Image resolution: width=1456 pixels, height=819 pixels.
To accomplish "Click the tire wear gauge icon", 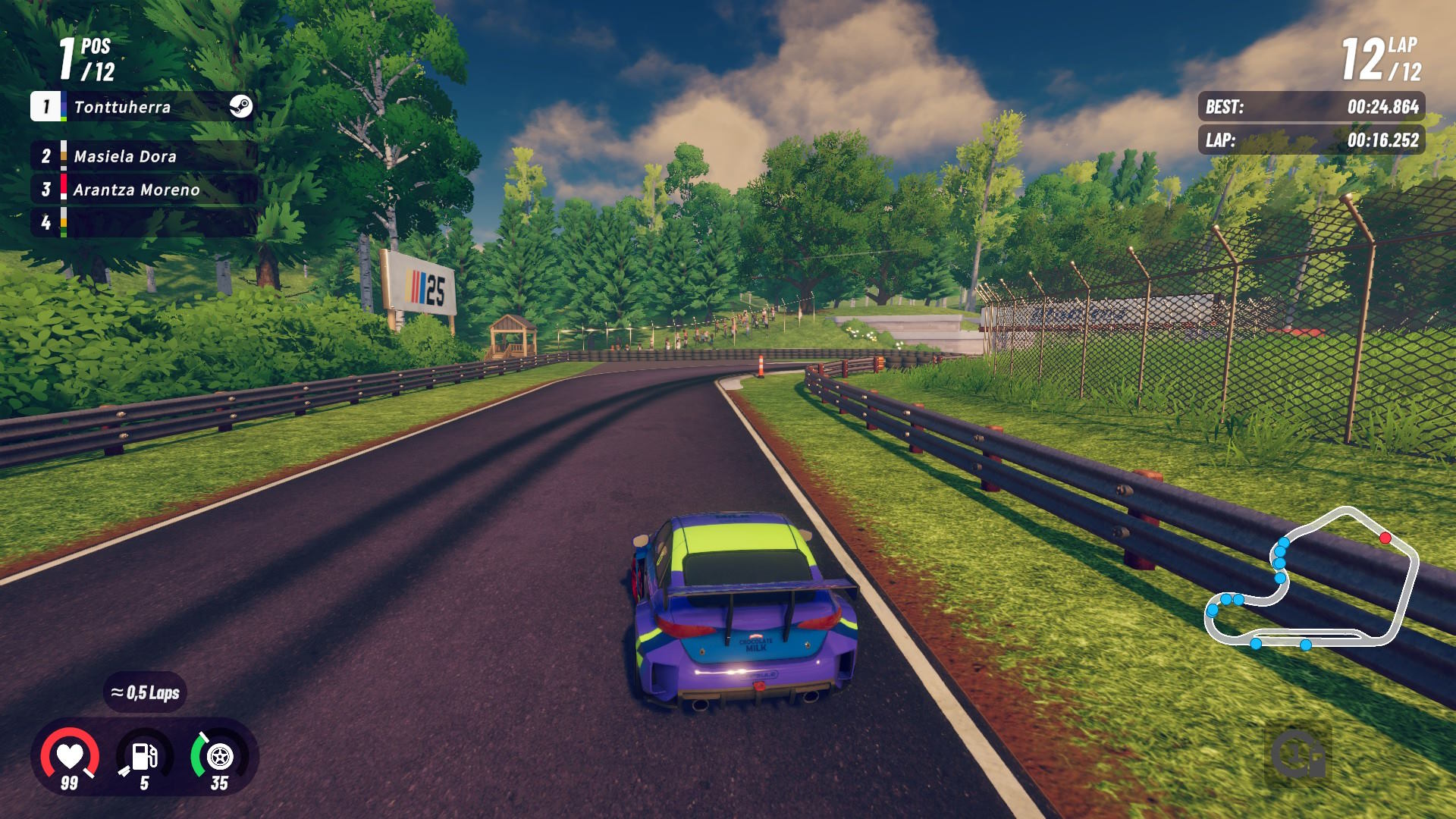I will click(x=219, y=756).
